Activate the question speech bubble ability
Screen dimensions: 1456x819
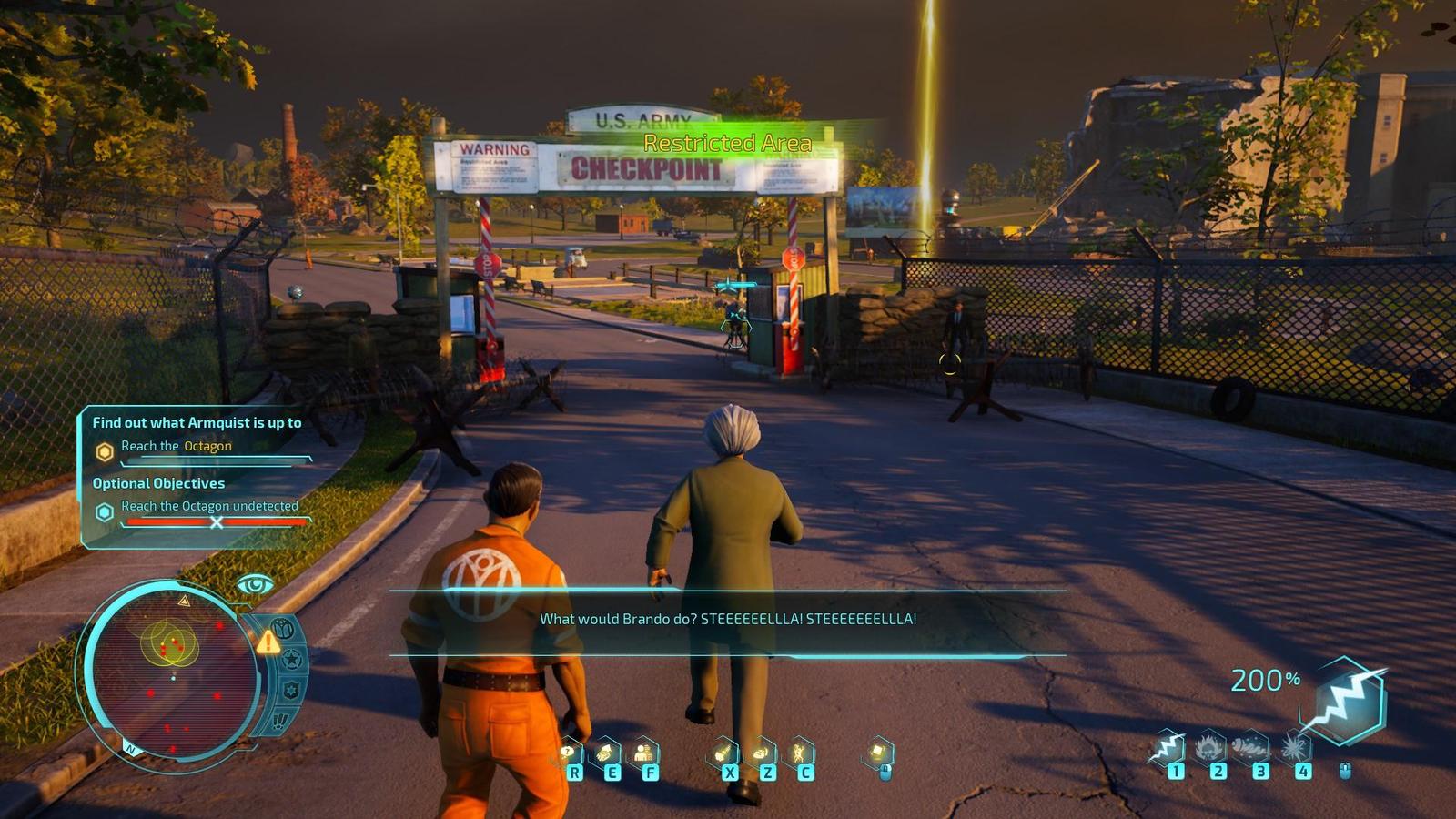[x=570, y=753]
